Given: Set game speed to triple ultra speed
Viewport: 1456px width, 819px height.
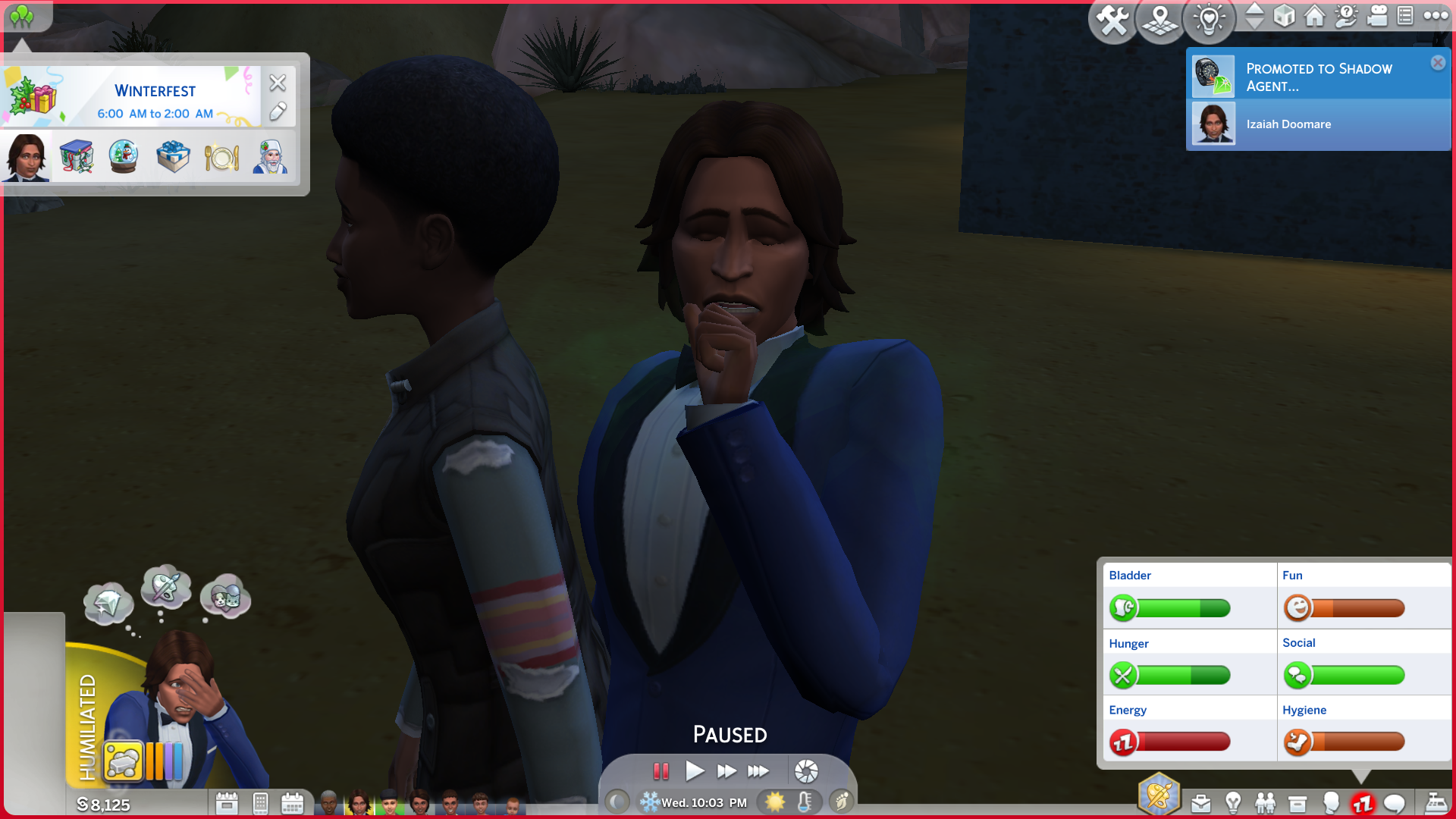Looking at the screenshot, I should coord(758,771).
